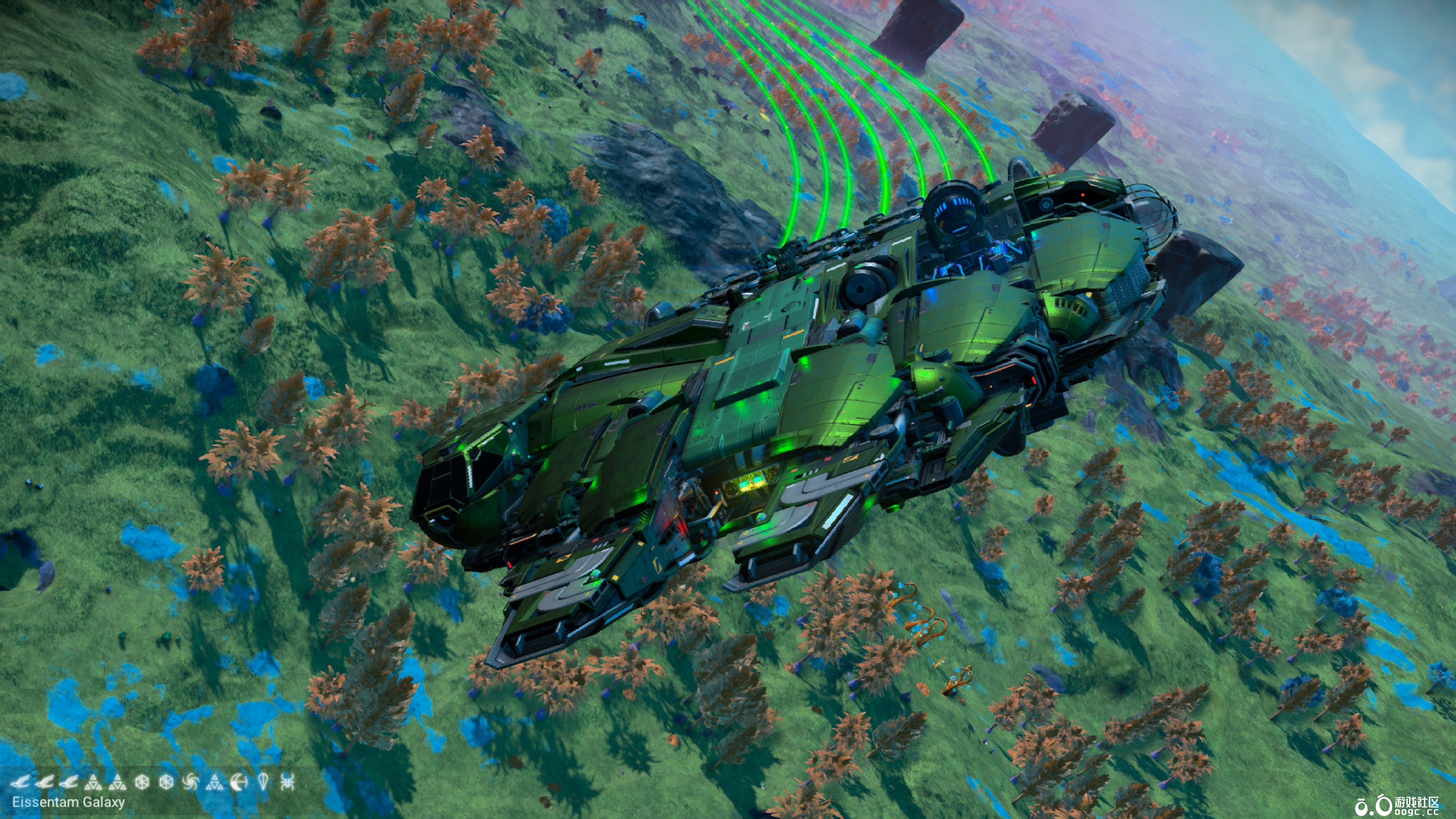Click the yellow glowing panel on the hull
Viewport: 1456px width, 819px height.
click(752, 483)
